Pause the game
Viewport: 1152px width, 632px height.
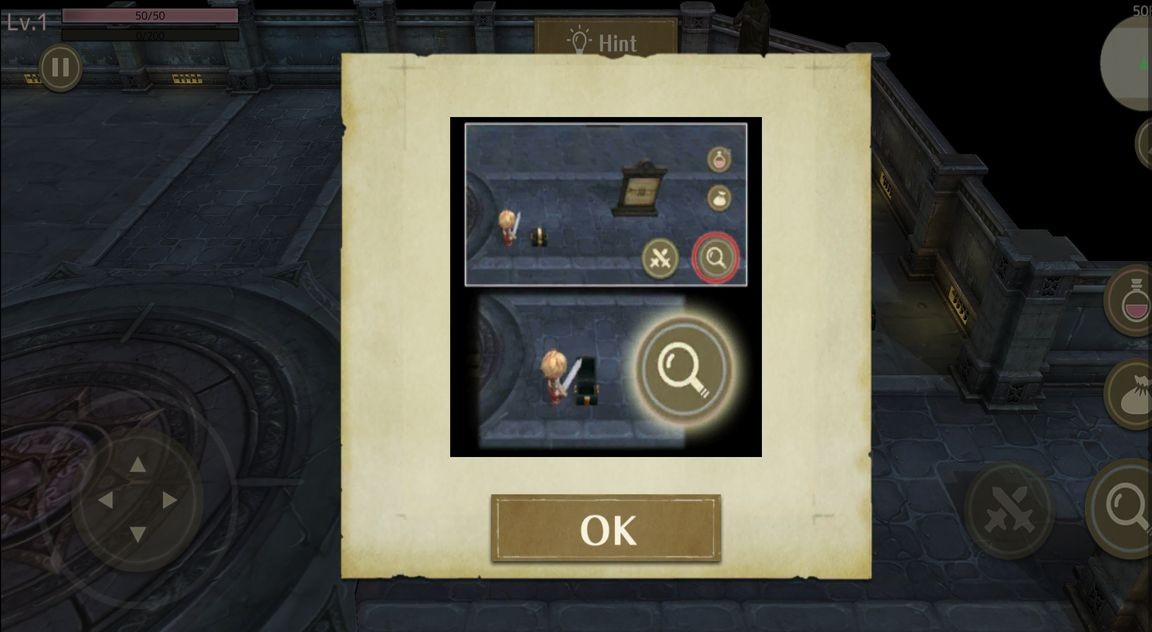(60, 68)
